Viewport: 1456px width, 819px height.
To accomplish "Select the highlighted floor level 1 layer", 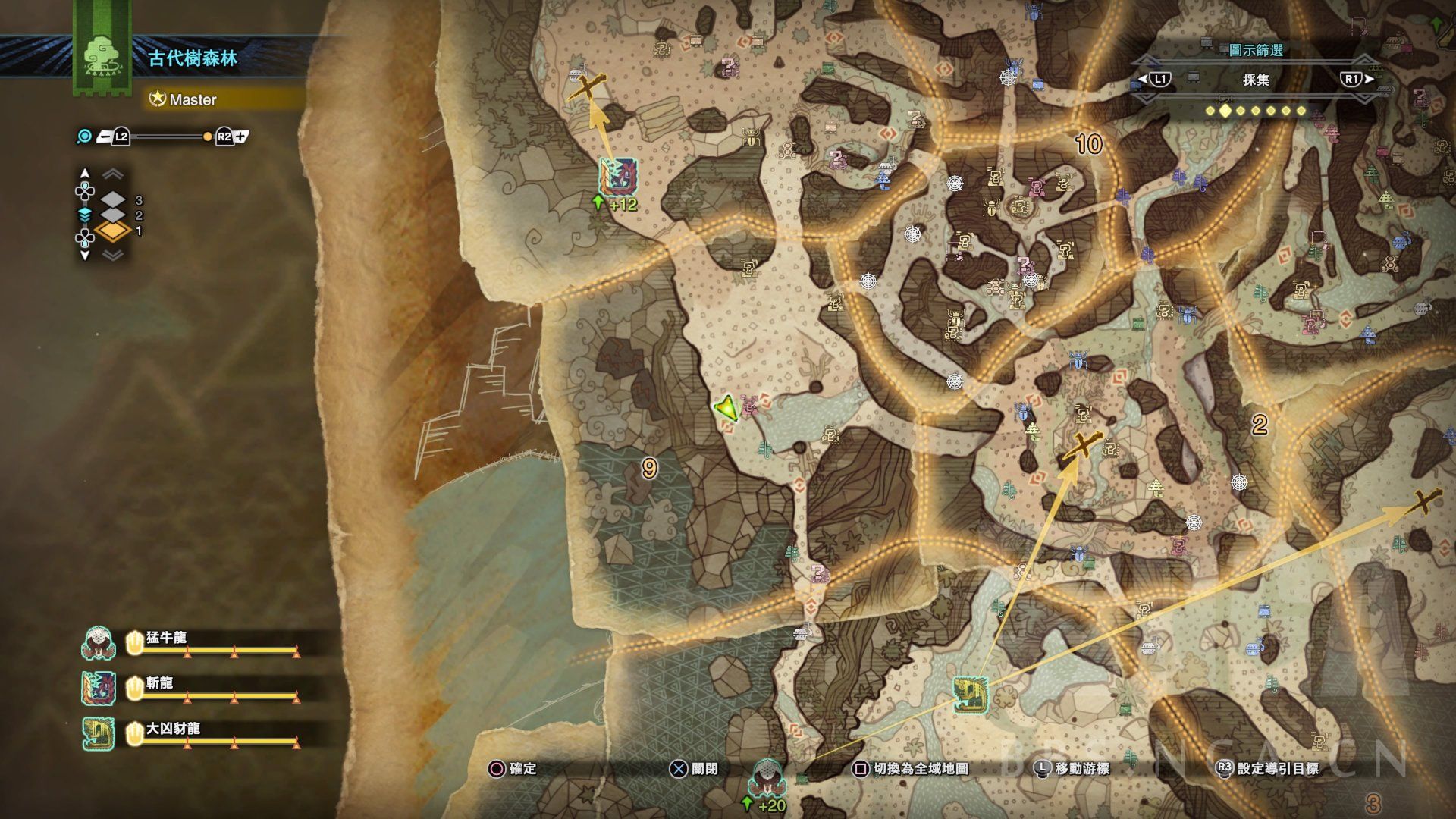I will pos(113,231).
